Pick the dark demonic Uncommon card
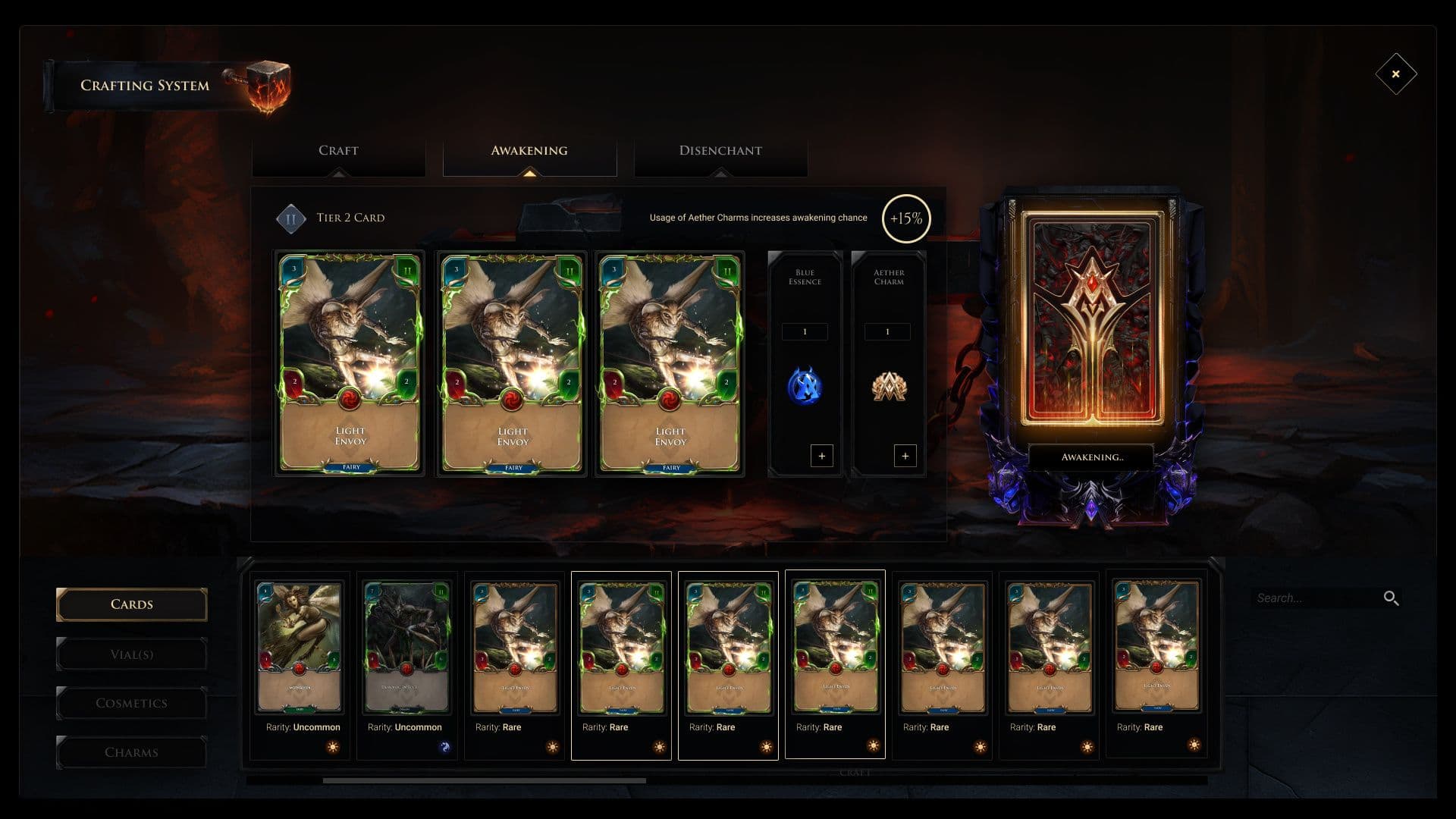The width and height of the screenshot is (1456, 819). point(406,648)
